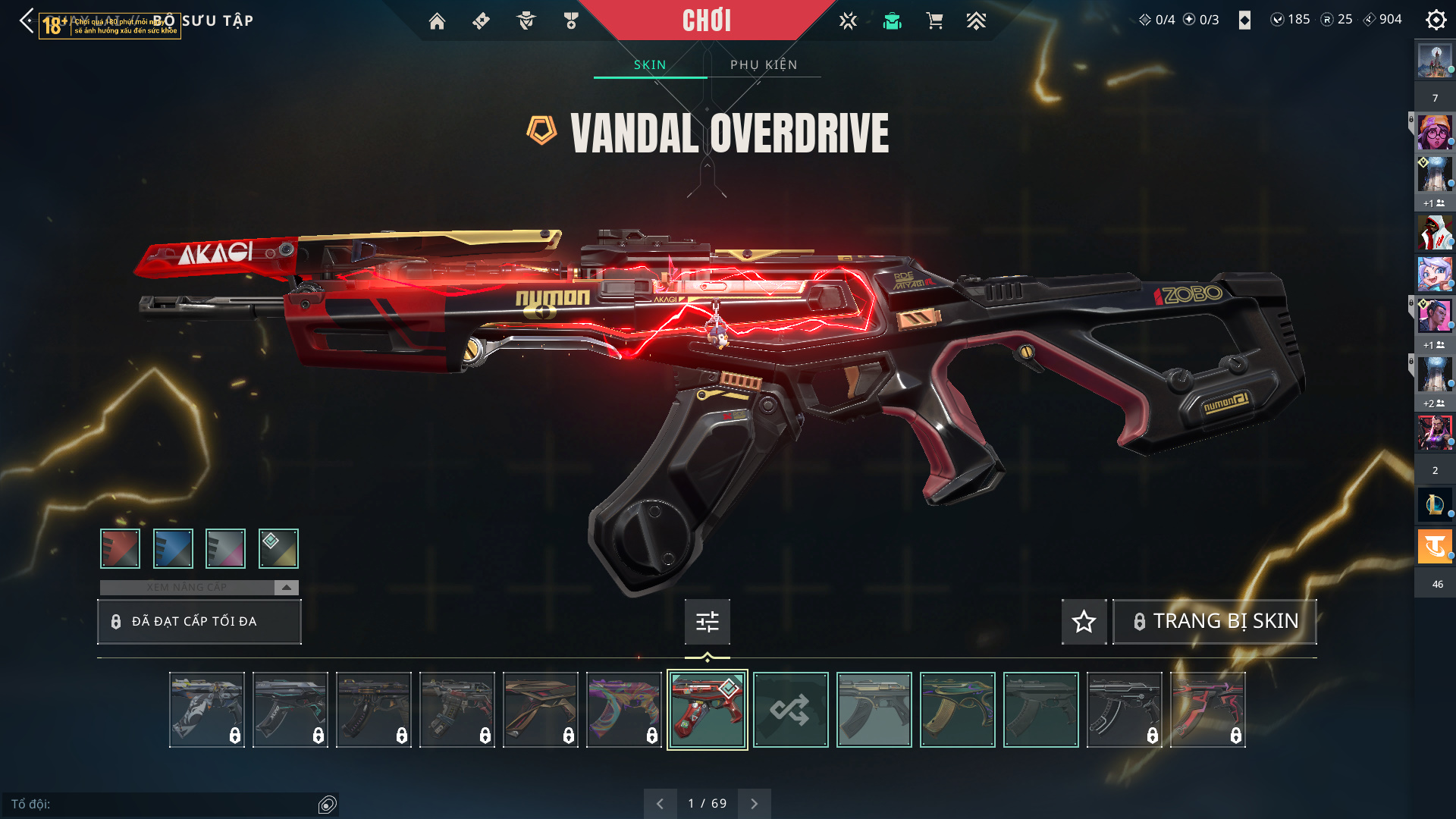Select the SKIN tab

[x=650, y=64]
